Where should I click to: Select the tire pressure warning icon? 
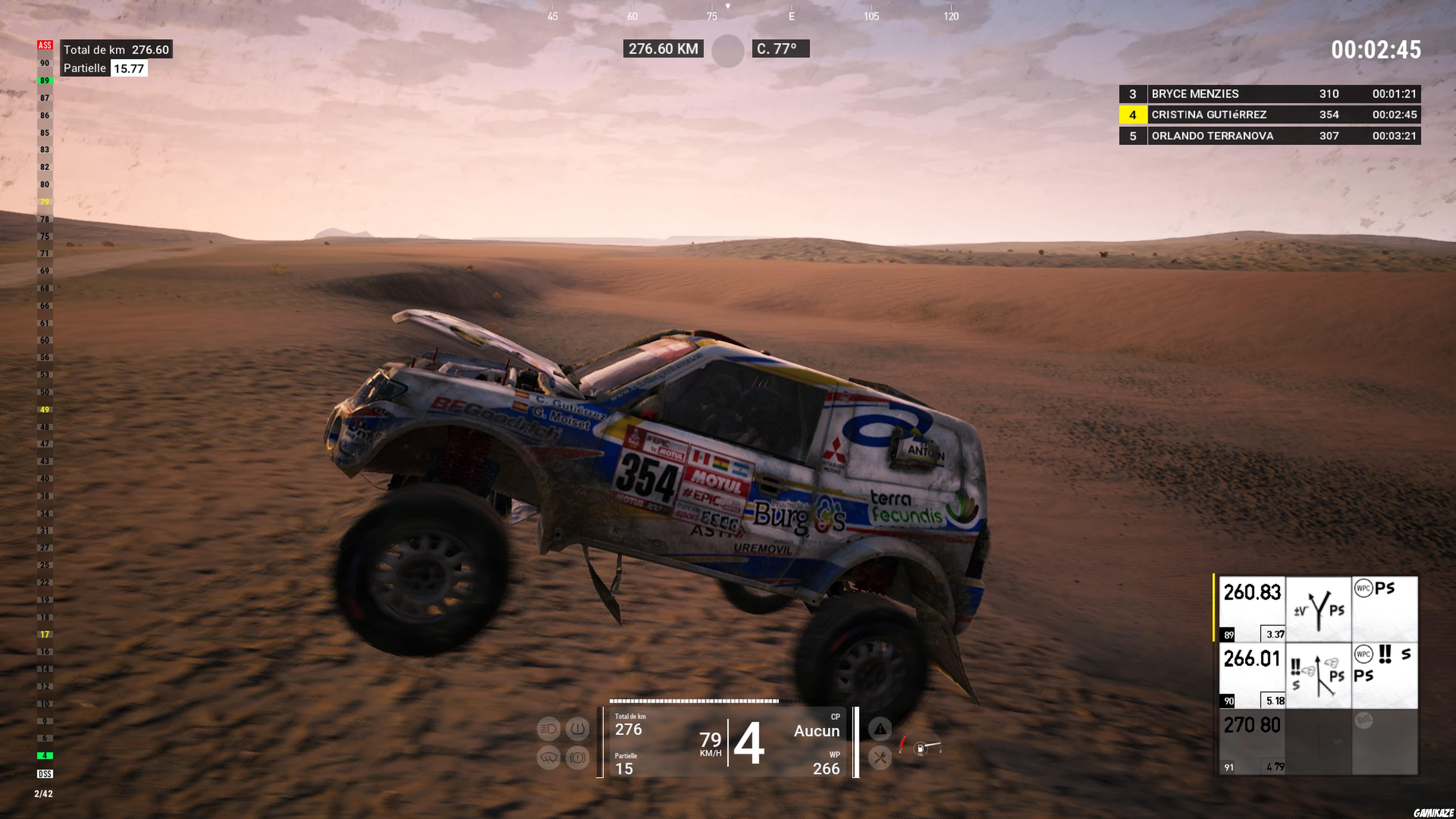577,728
